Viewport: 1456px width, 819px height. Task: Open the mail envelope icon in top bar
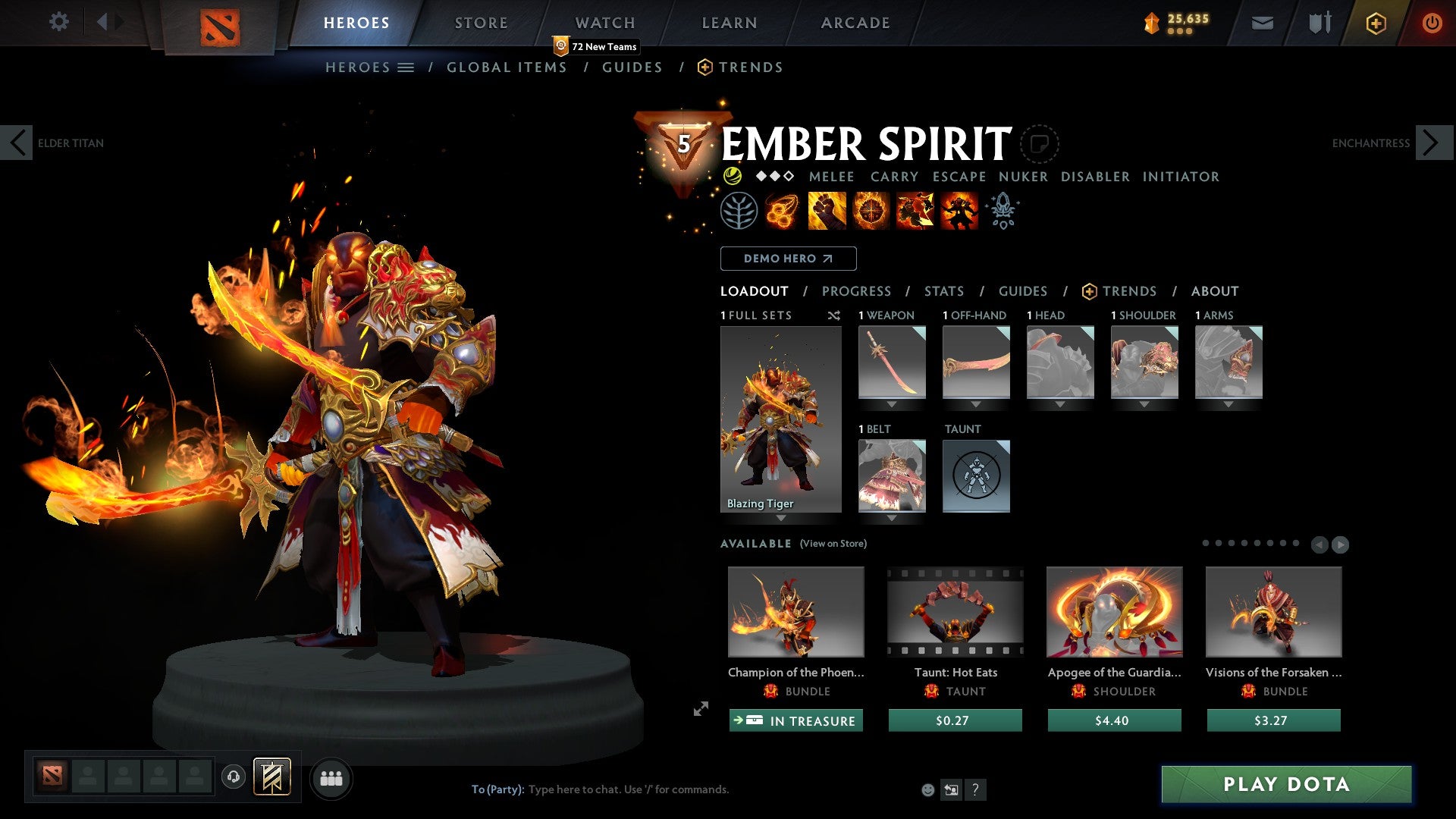click(1263, 23)
